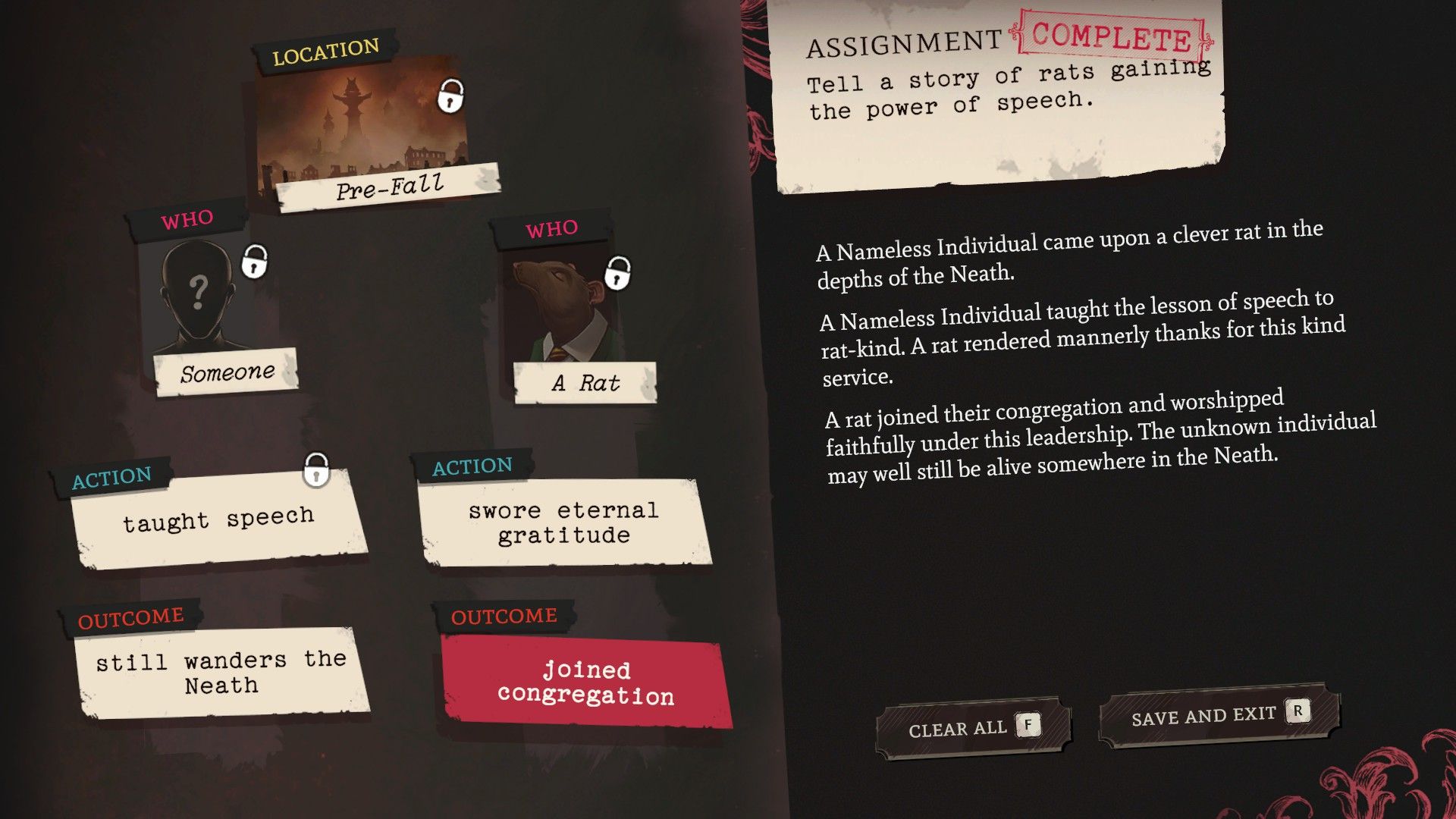Image resolution: width=1456 pixels, height=819 pixels.
Task: Clear all story selections
Action: pos(973,728)
